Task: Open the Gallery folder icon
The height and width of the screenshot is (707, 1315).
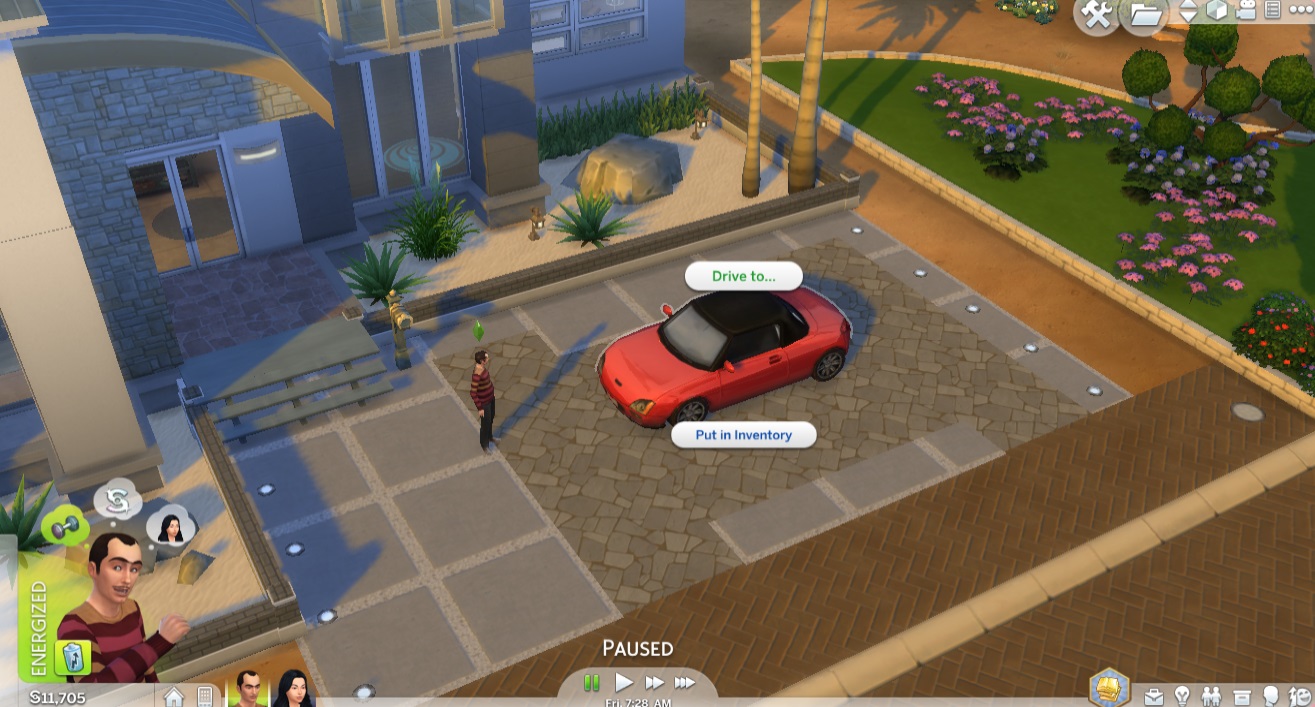Action: [1144, 14]
